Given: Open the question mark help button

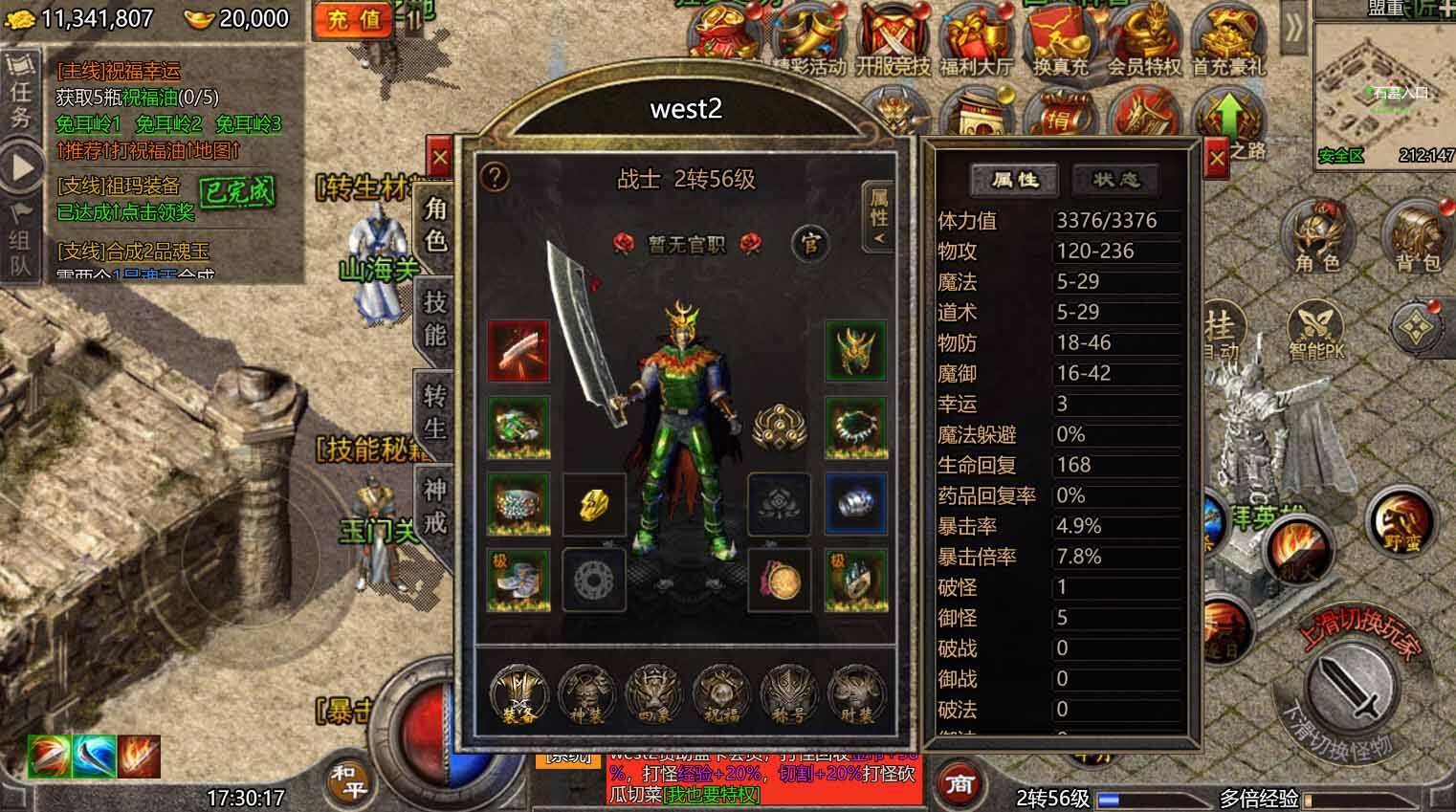Looking at the screenshot, I should click(x=495, y=177).
